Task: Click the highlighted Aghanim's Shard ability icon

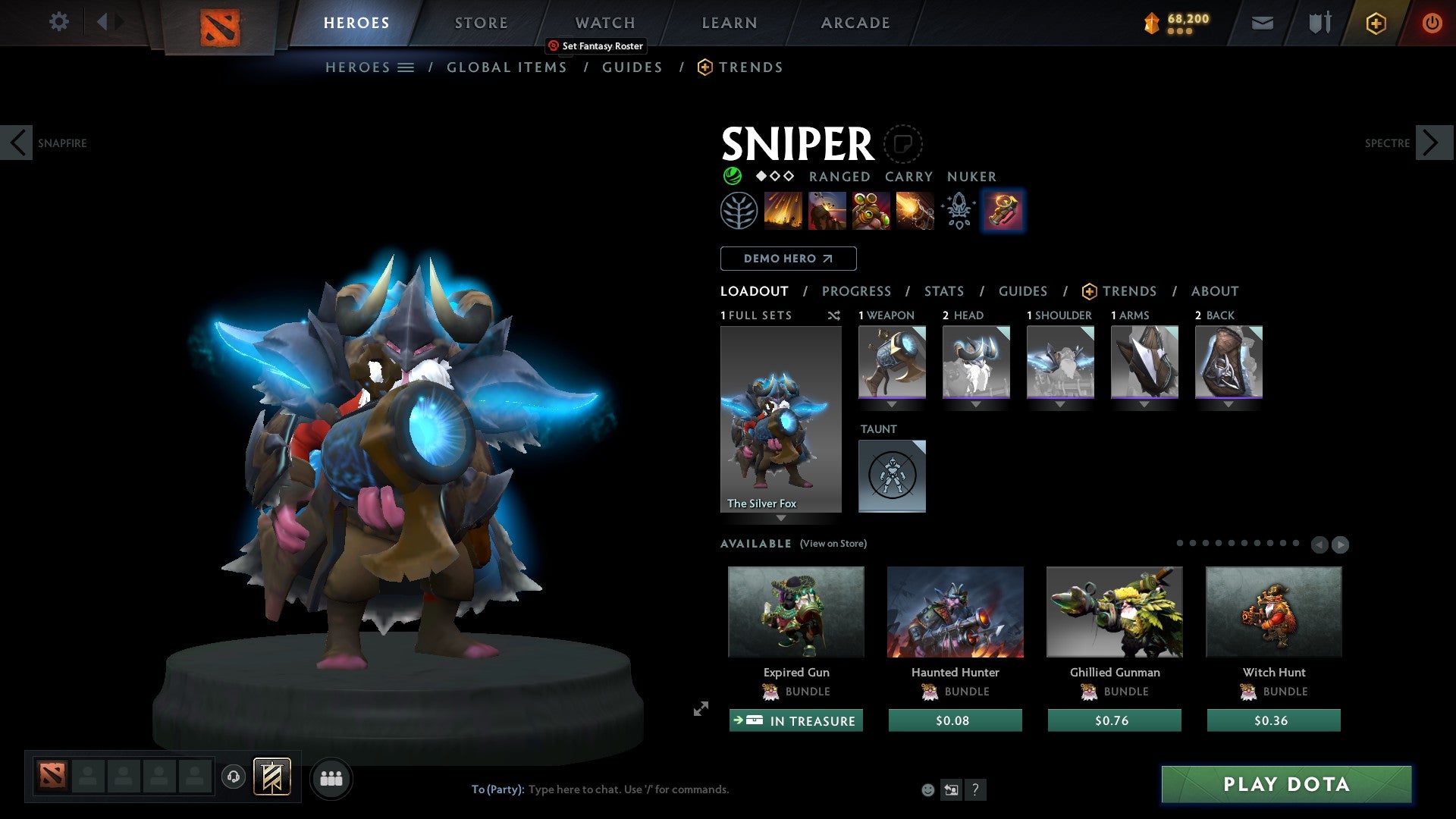Action: (x=1003, y=211)
